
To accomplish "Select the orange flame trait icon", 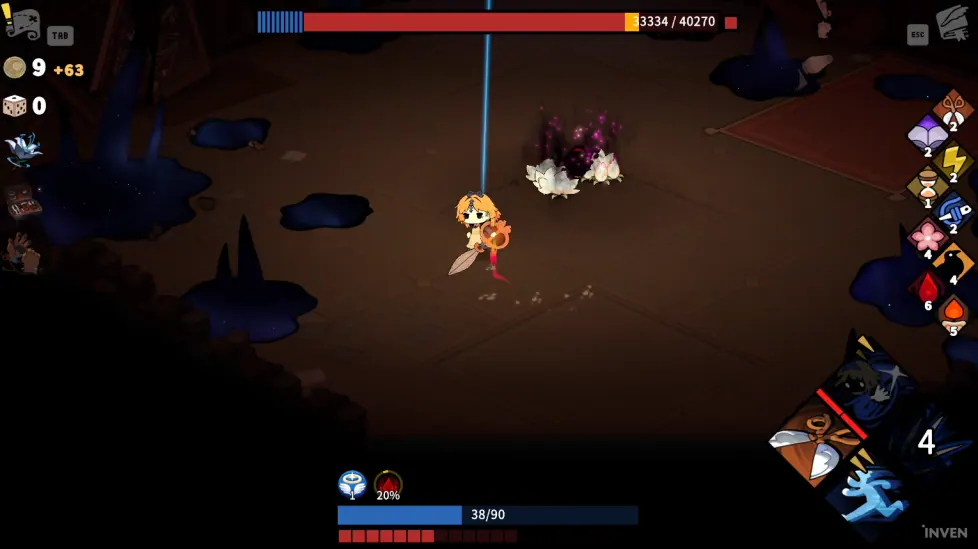I will coord(953,314).
